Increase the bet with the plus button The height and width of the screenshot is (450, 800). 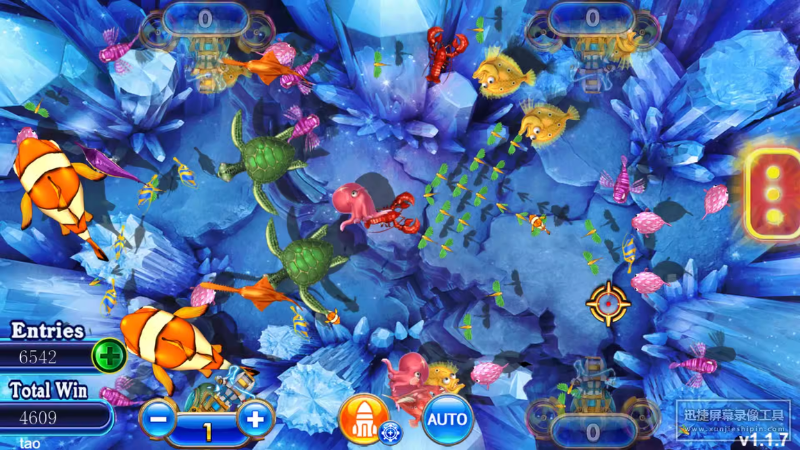(256, 418)
